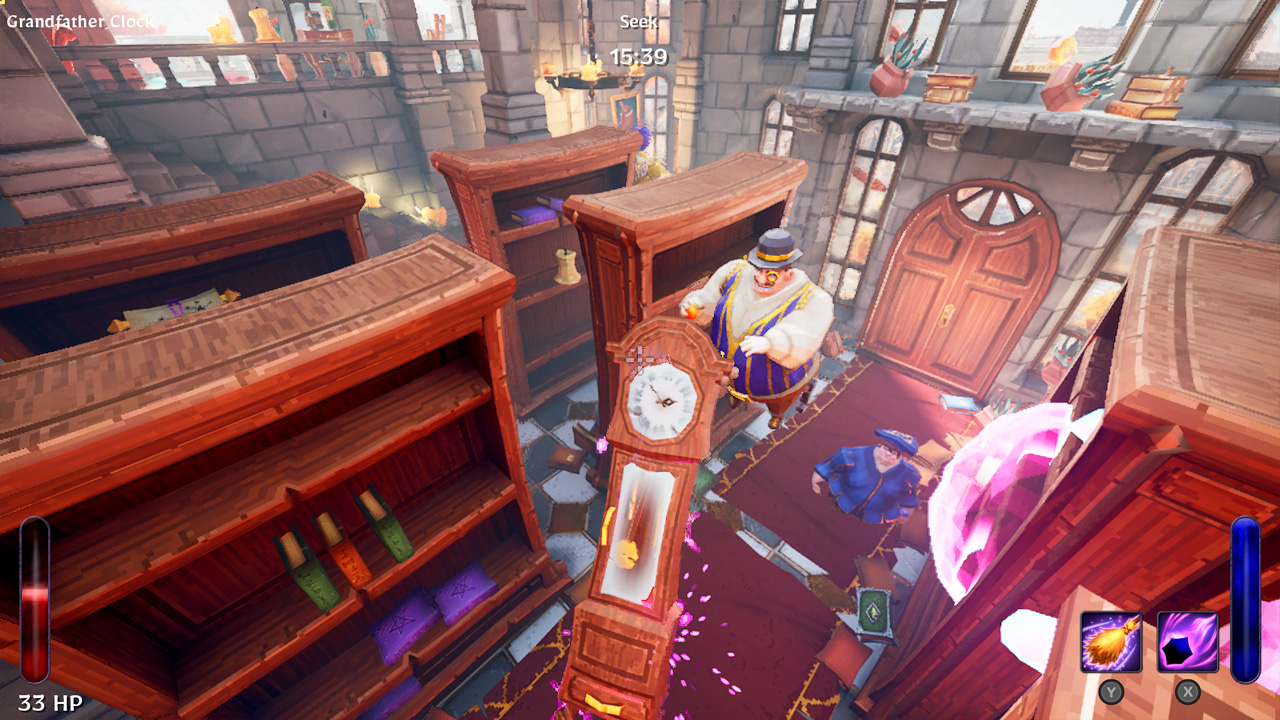Click the yellow marker in top-left corner

(x=3, y=4)
